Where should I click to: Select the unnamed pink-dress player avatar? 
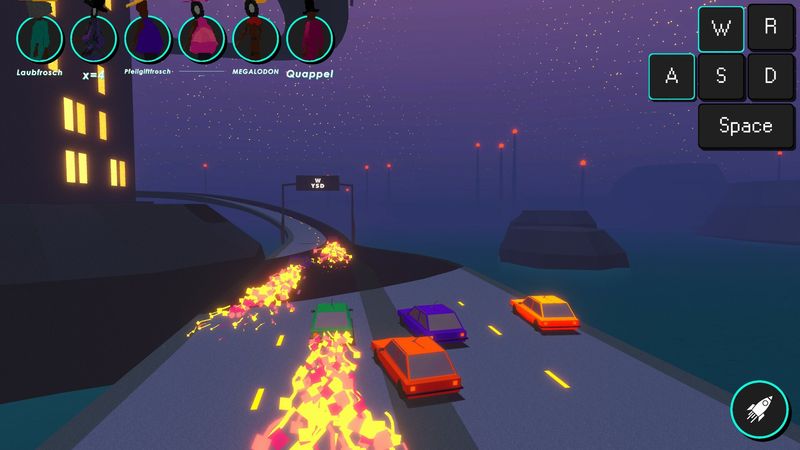click(202, 38)
